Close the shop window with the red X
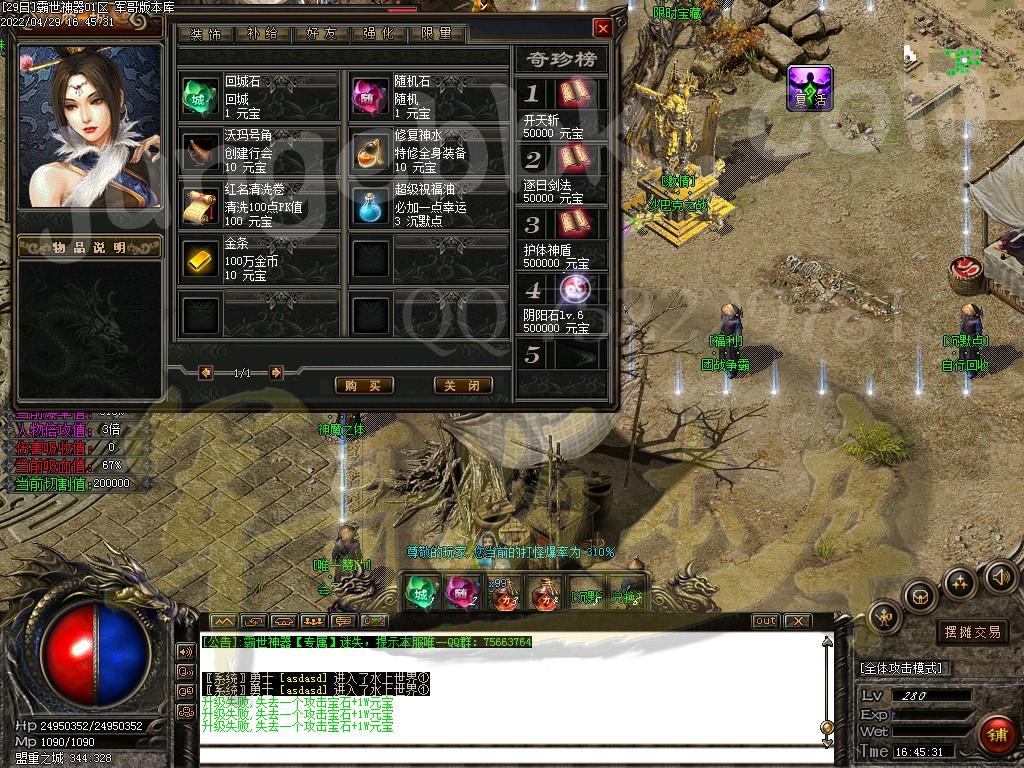The image size is (1024, 768). click(602, 28)
